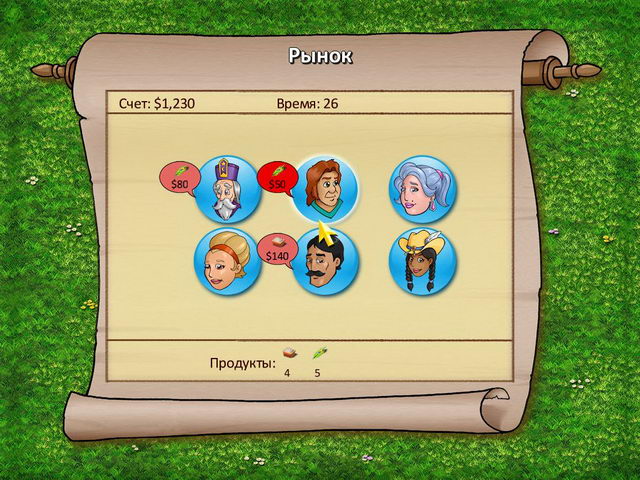
Task: Accept the red $50 carrot offer
Action: (277, 178)
